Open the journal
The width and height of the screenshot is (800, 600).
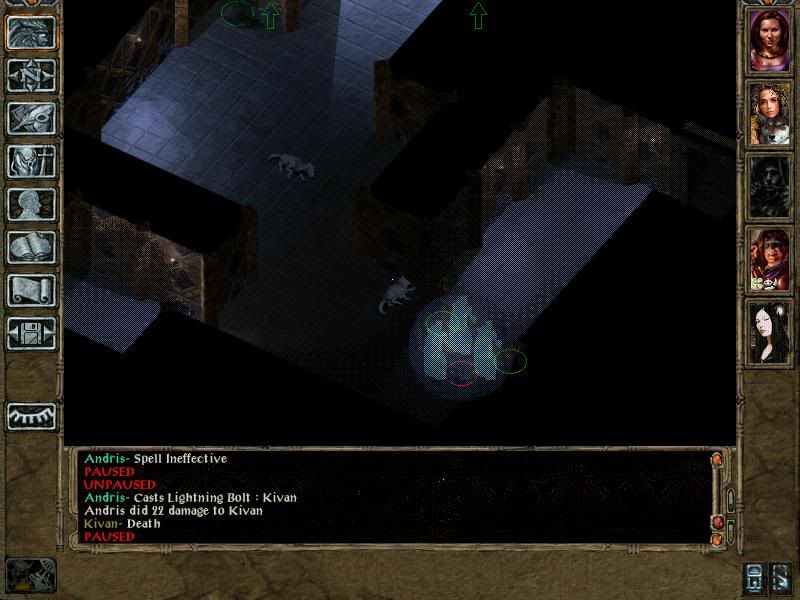coord(30,118)
